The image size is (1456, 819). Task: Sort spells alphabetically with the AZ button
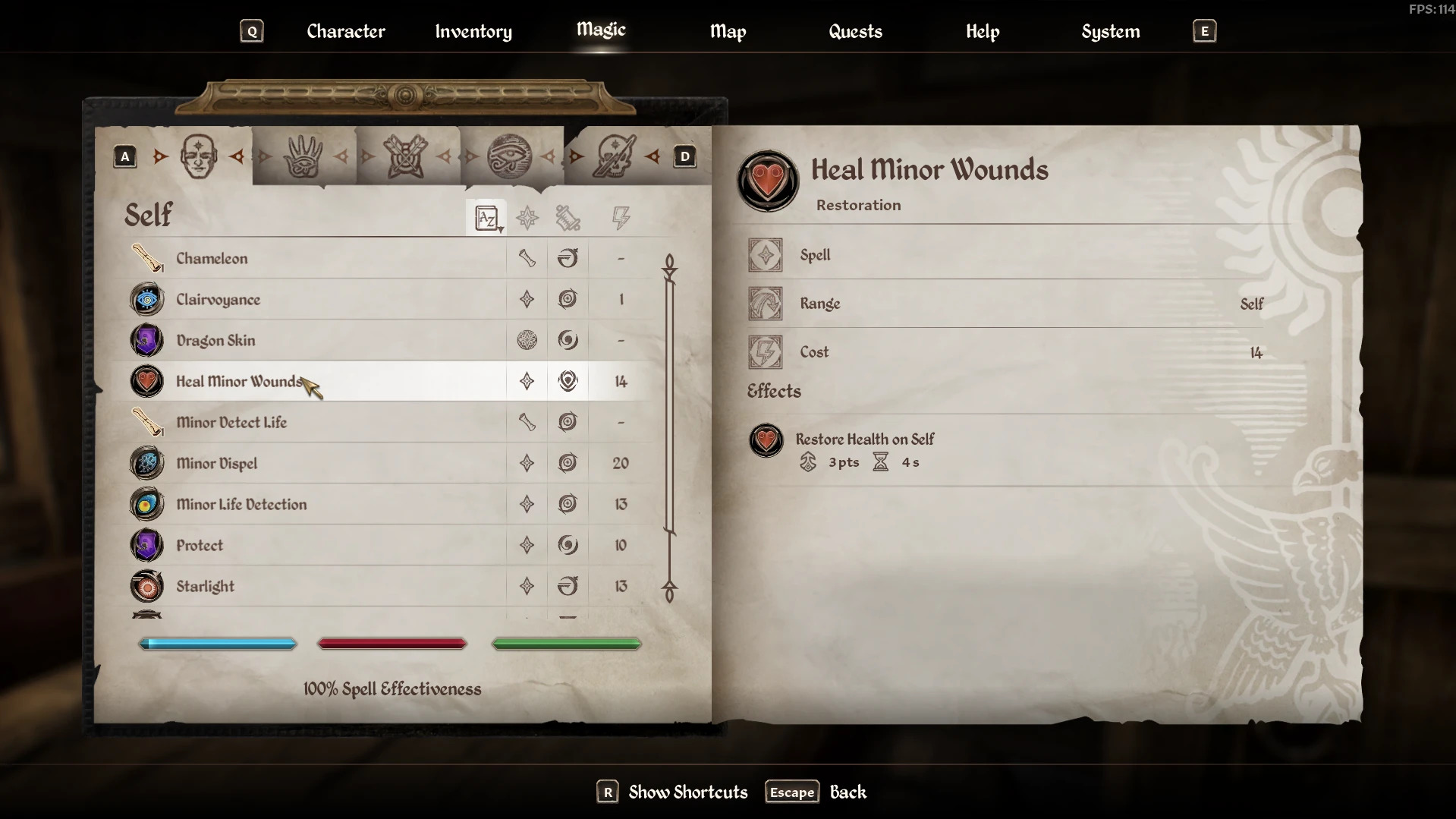(x=486, y=219)
